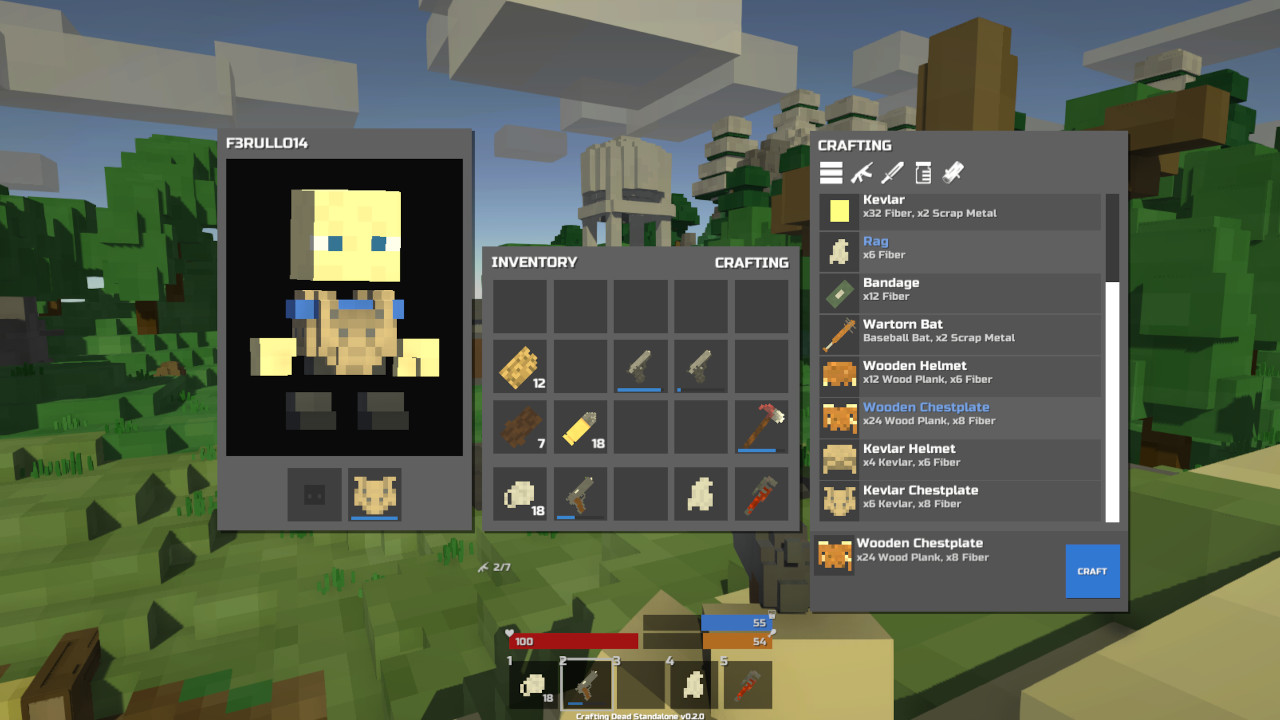
Task: Open the wood resources crafting category
Action: (951, 172)
